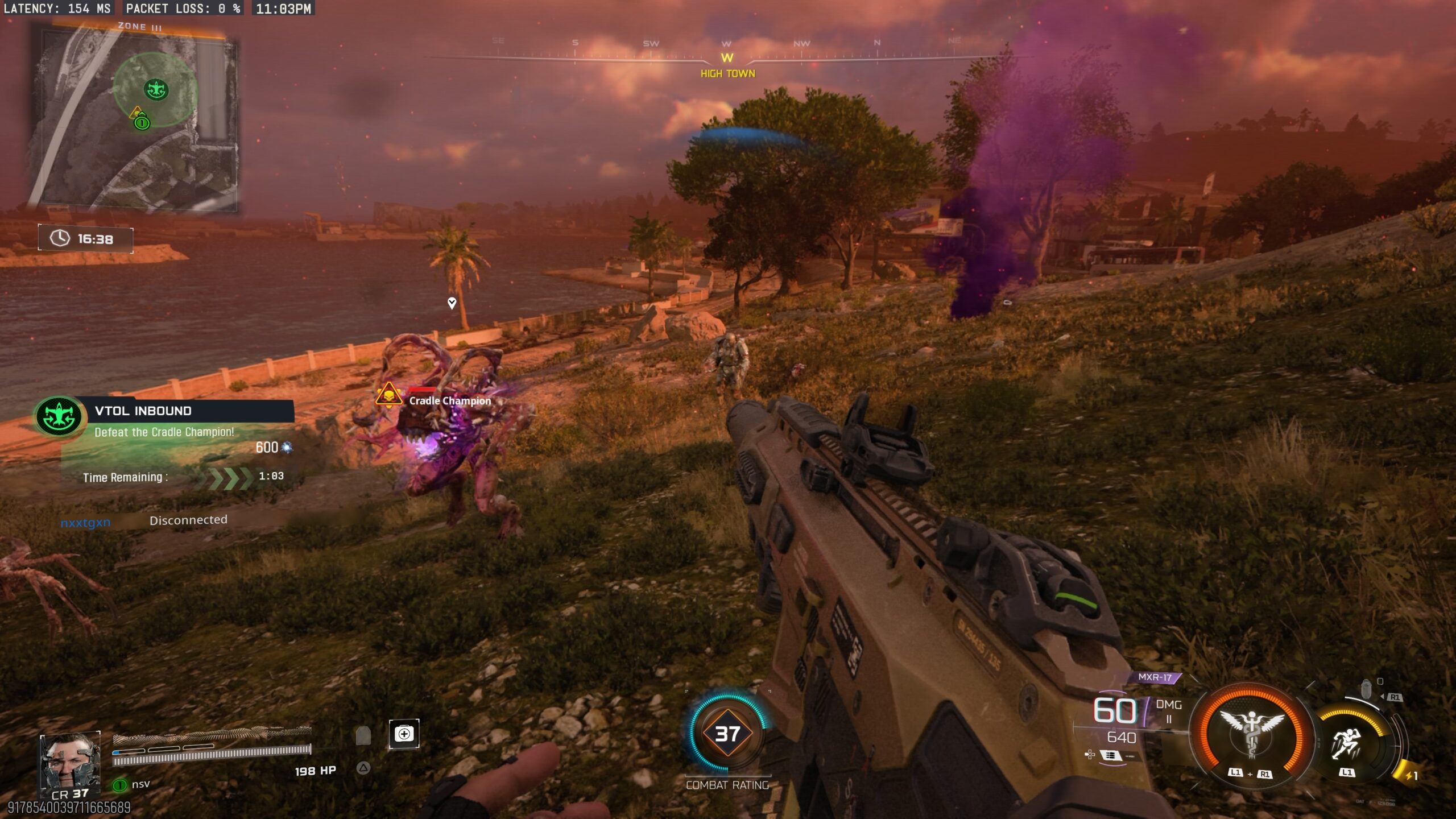Viewport: 1456px width, 819px height.
Task: Click the Cradle Champion skull warning marker
Action: coord(389,394)
